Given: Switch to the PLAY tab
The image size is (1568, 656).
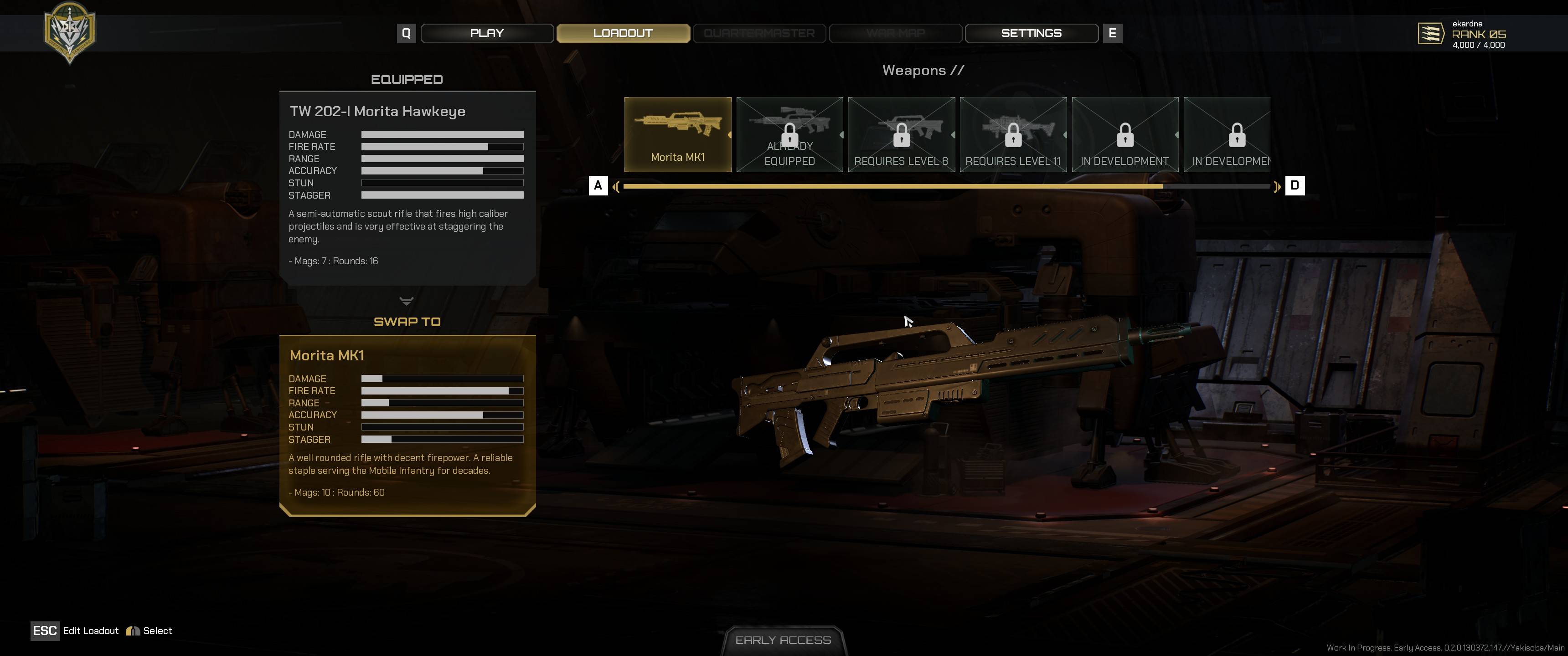Looking at the screenshot, I should pyautogui.click(x=487, y=33).
